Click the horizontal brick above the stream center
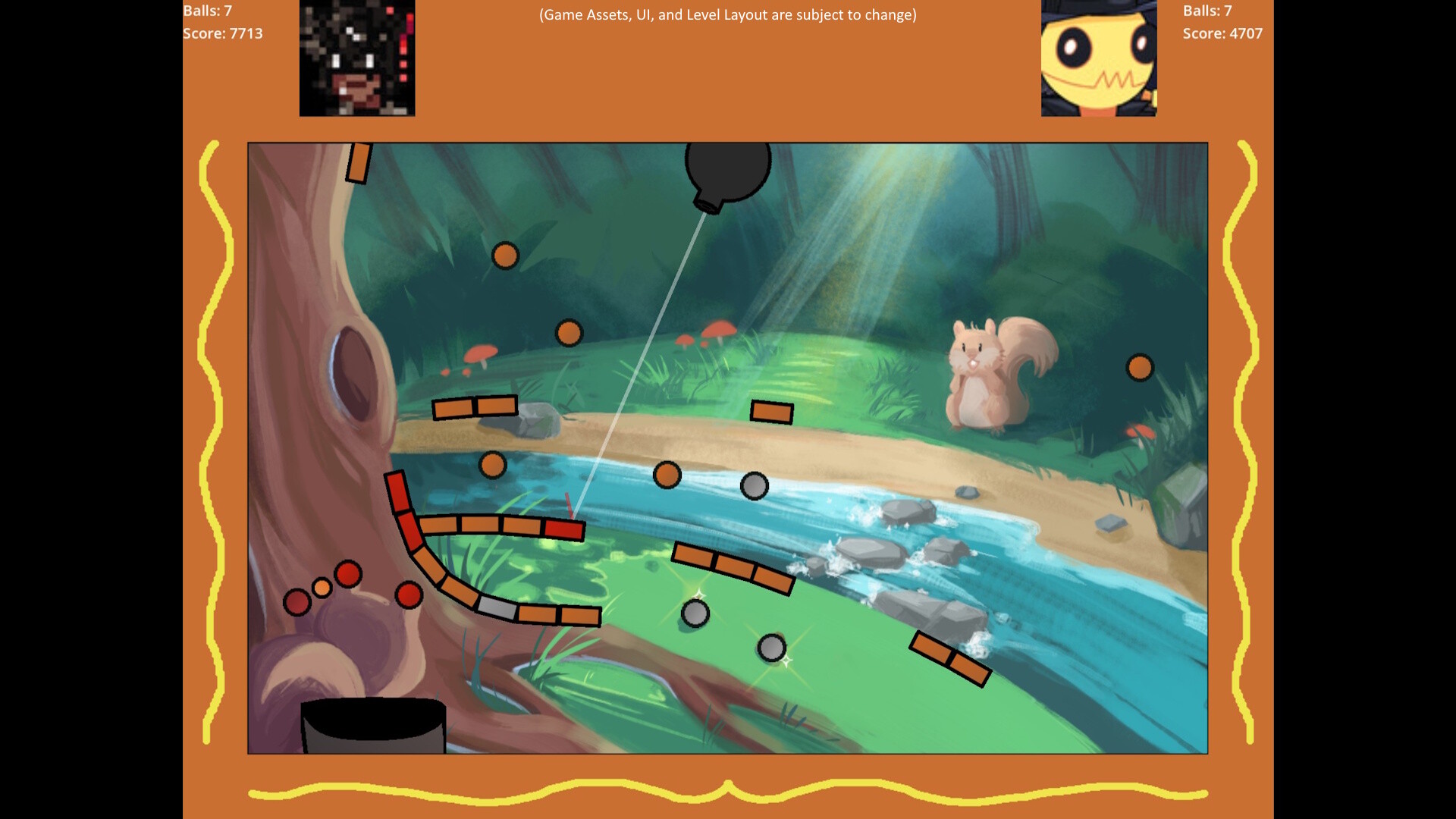Image resolution: width=1456 pixels, height=819 pixels. tap(772, 412)
